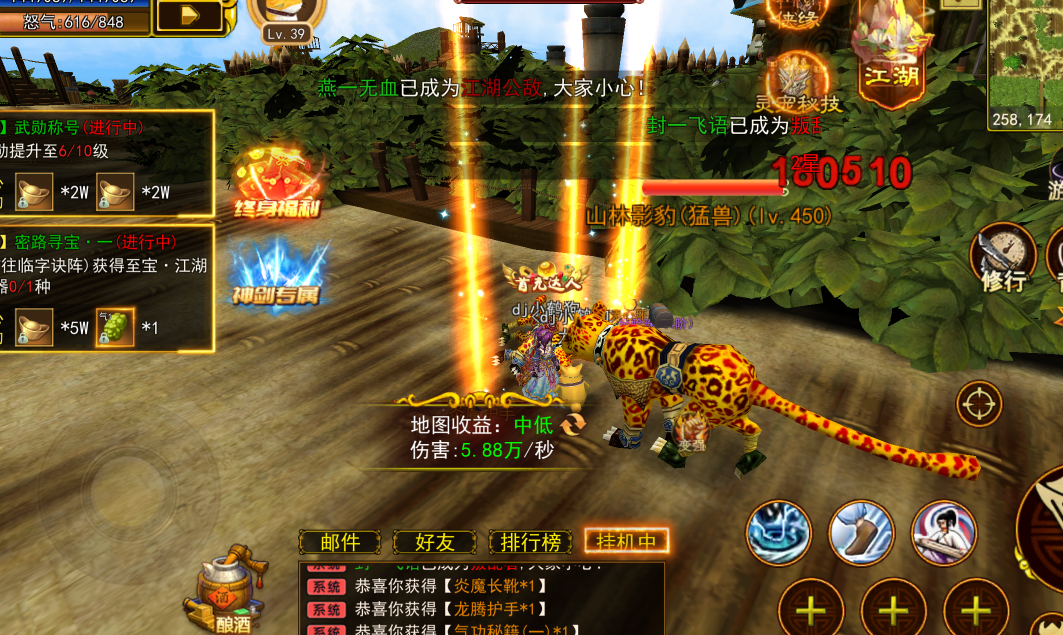This screenshot has width=1063, height=635.
Task: Toggle the 挂机中 auto-battle button
Action: 626,542
